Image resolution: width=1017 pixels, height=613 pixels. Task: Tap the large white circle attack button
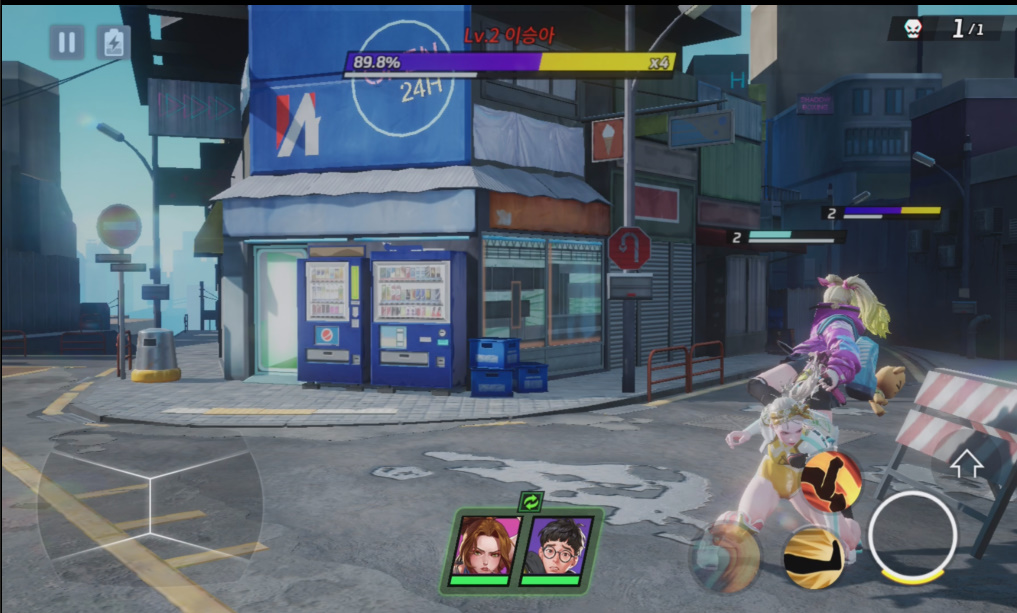pos(912,537)
